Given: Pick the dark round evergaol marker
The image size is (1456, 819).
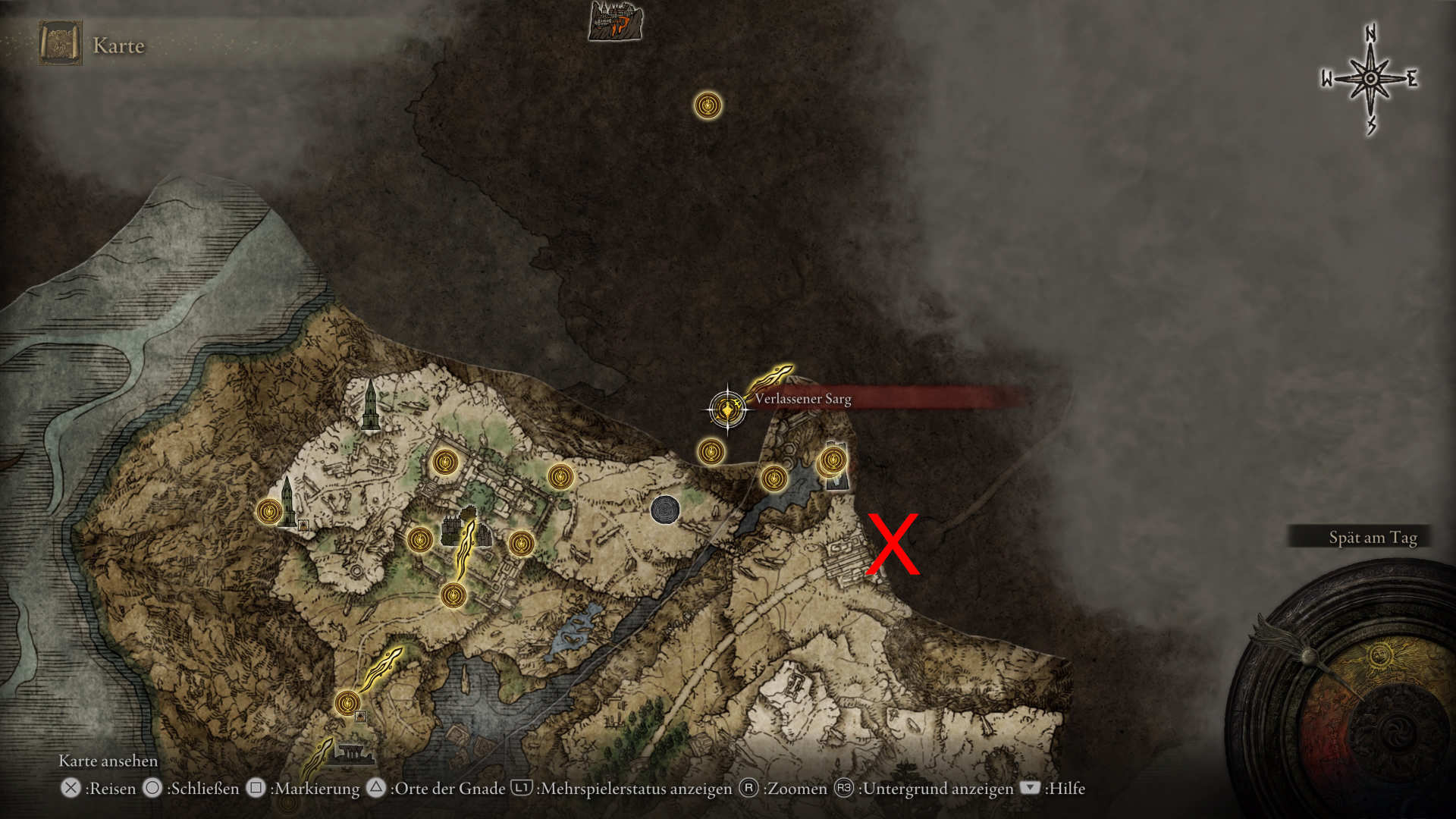Looking at the screenshot, I should click(664, 510).
